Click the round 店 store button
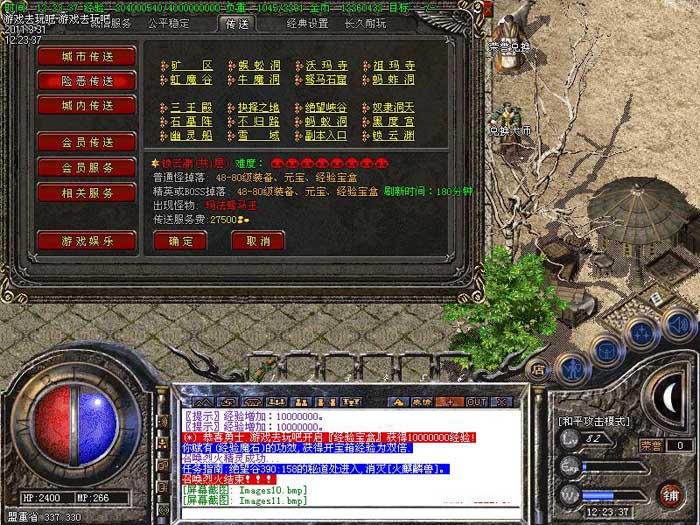 pos(538,368)
